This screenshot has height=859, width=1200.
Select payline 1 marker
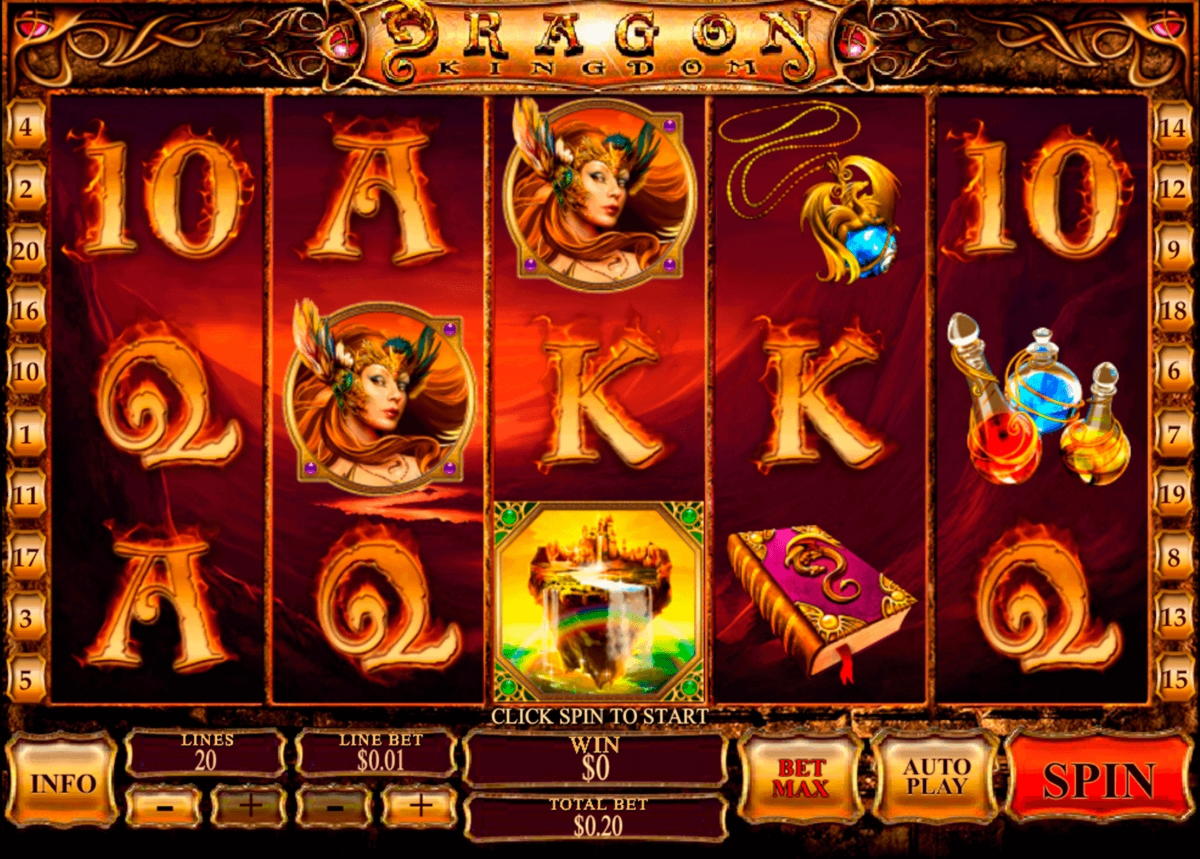click(26, 434)
